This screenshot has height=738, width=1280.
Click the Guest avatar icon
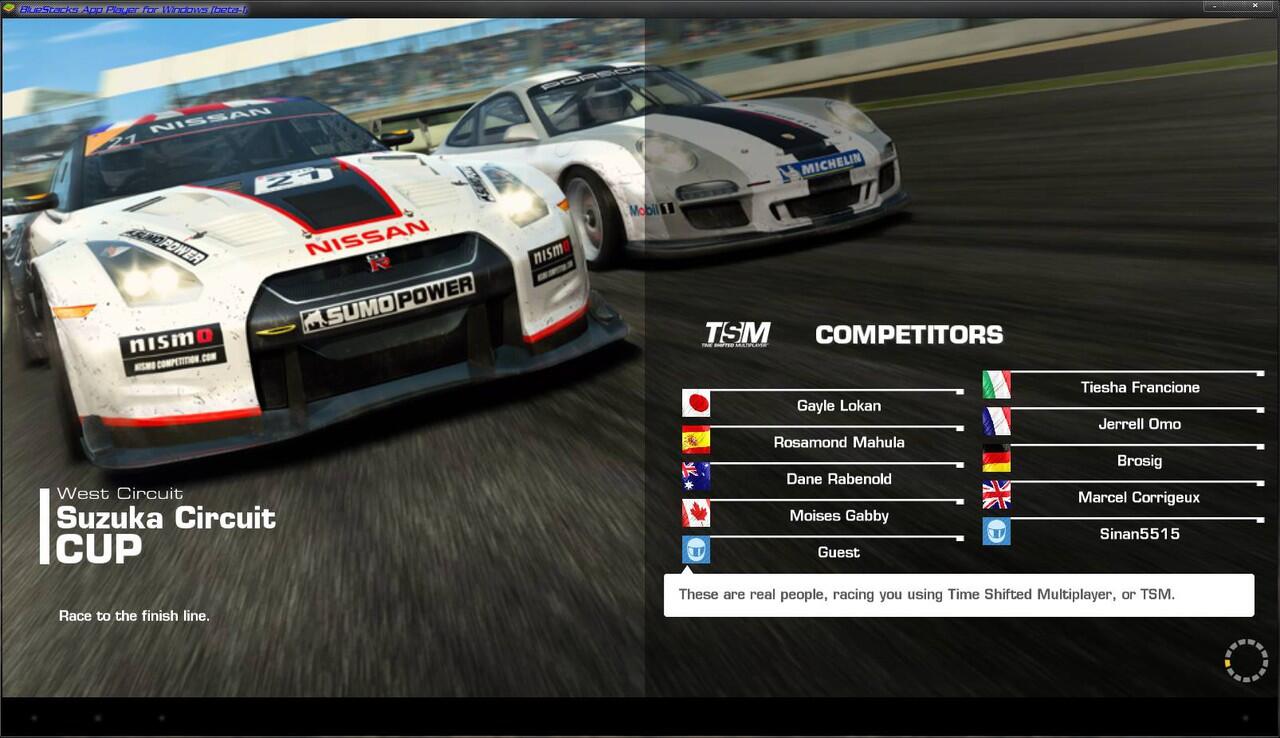click(x=695, y=549)
